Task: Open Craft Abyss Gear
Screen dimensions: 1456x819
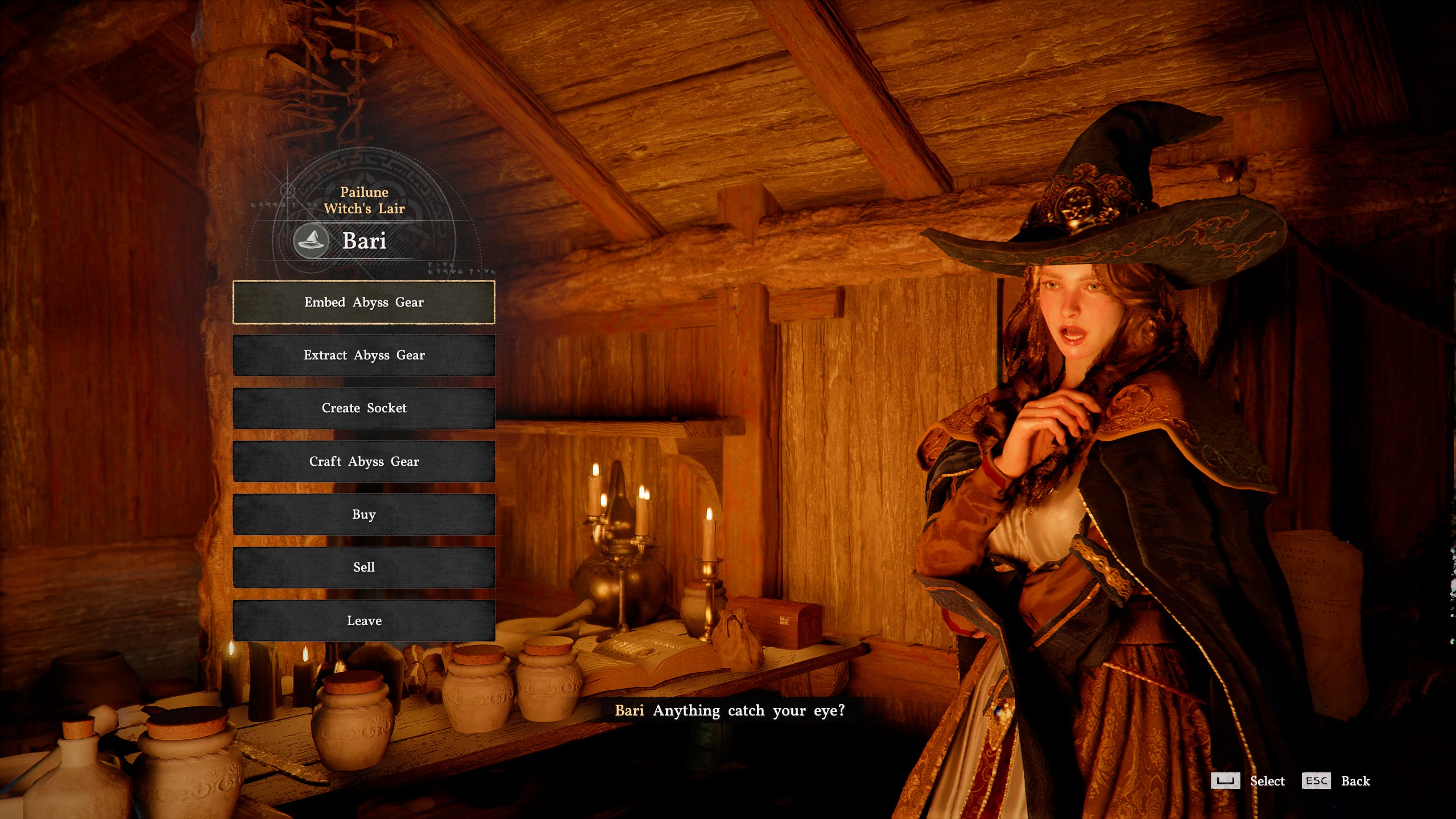Action: click(x=363, y=461)
